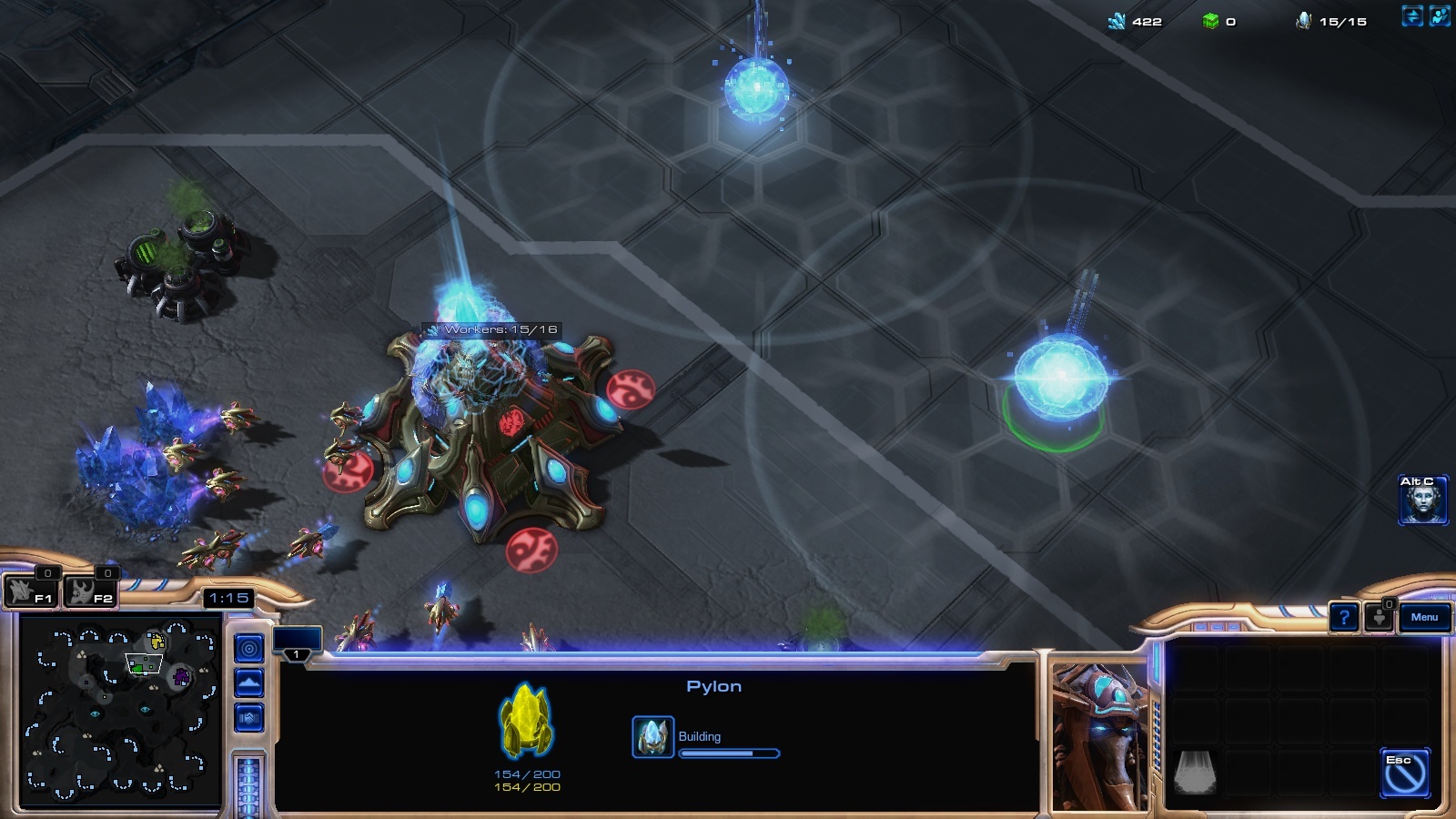Activate the minimap ping button
The height and width of the screenshot is (819, 1456).
[249, 649]
